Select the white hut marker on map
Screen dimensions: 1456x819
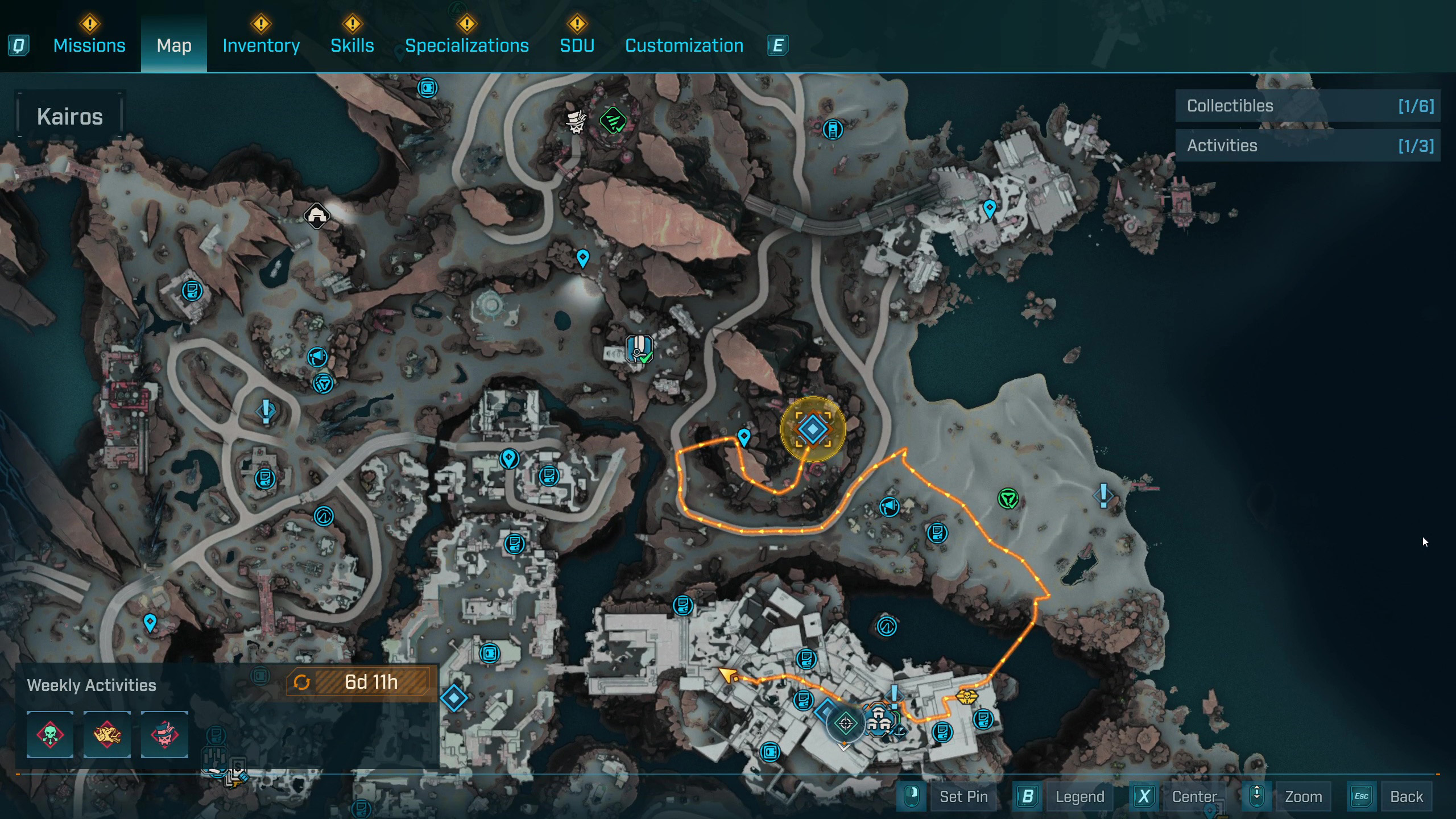[x=317, y=216]
